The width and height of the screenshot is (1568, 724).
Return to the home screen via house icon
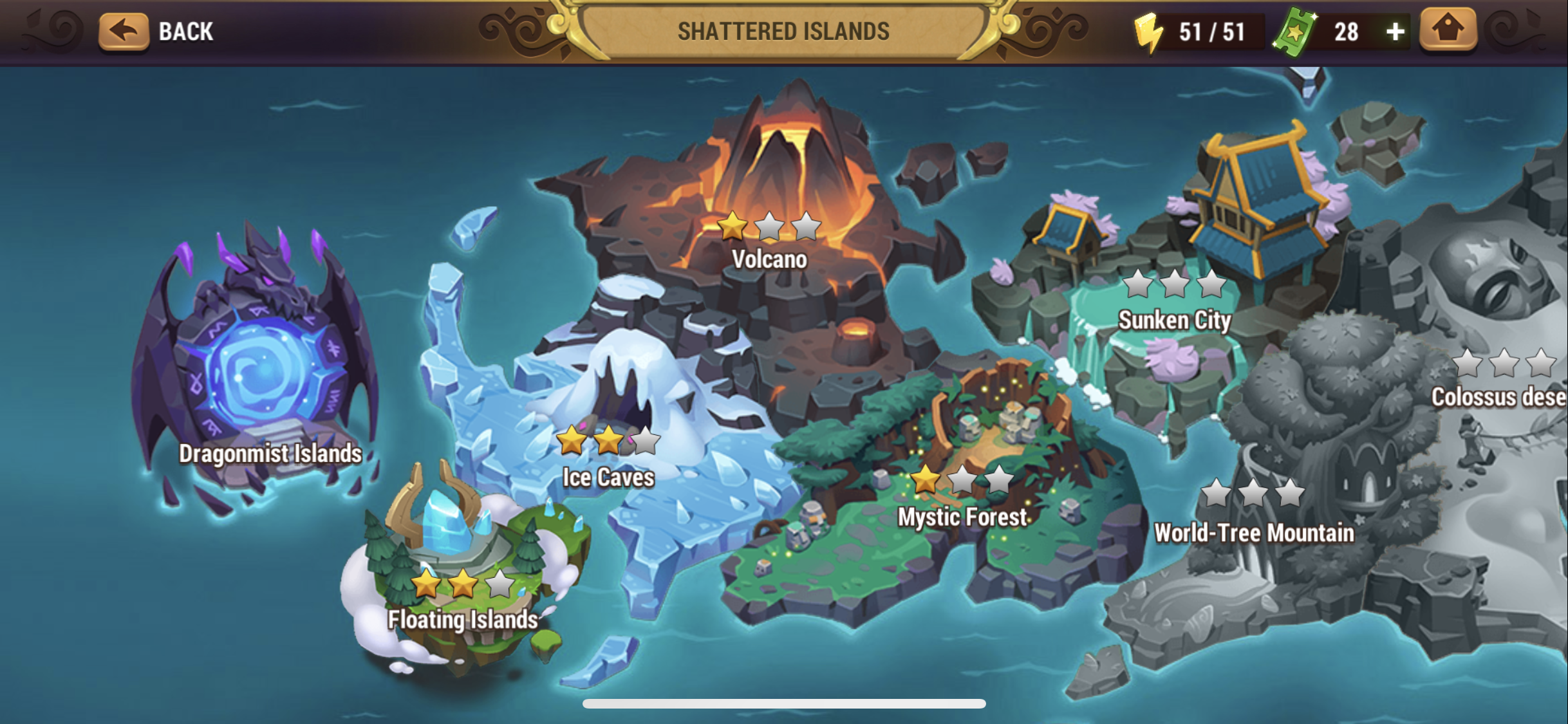click(x=1448, y=30)
